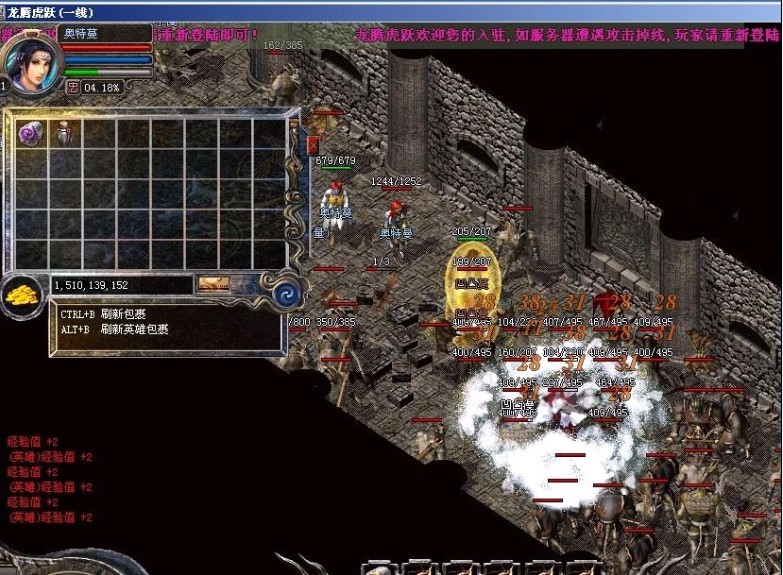Select the potion jar in the bag
Screen dimensions: 783x575
point(64,132)
